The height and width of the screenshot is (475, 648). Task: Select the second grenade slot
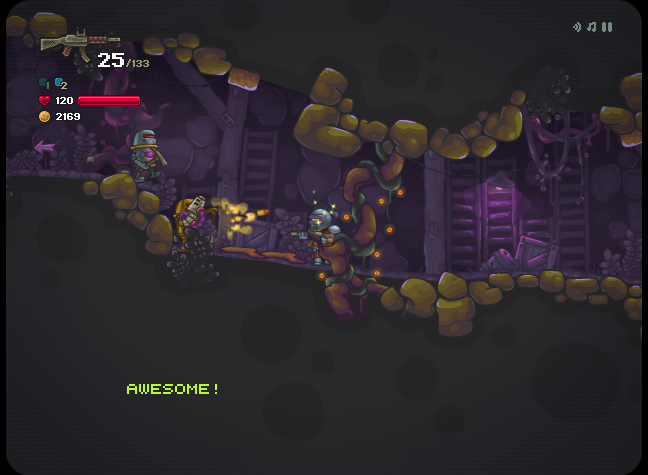[60, 83]
